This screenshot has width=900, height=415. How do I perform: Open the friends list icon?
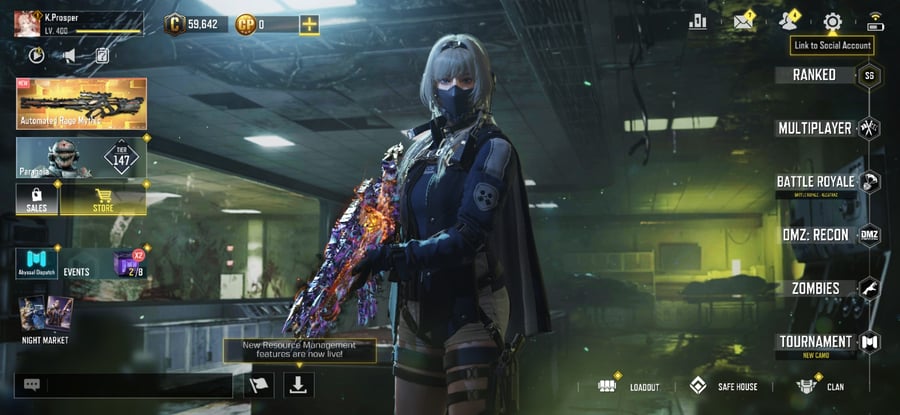click(x=789, y=22)
